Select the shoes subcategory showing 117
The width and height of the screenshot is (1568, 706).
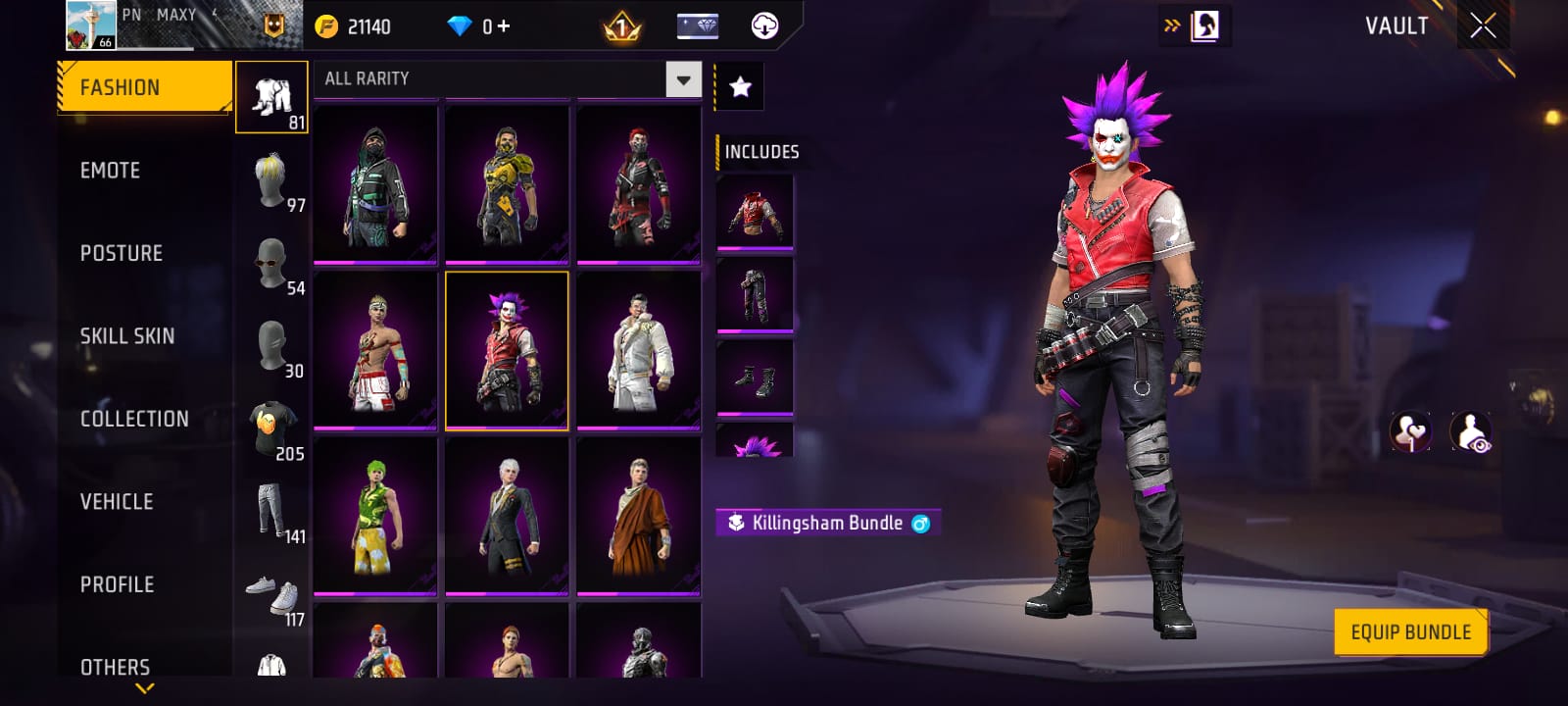(272, 595)
